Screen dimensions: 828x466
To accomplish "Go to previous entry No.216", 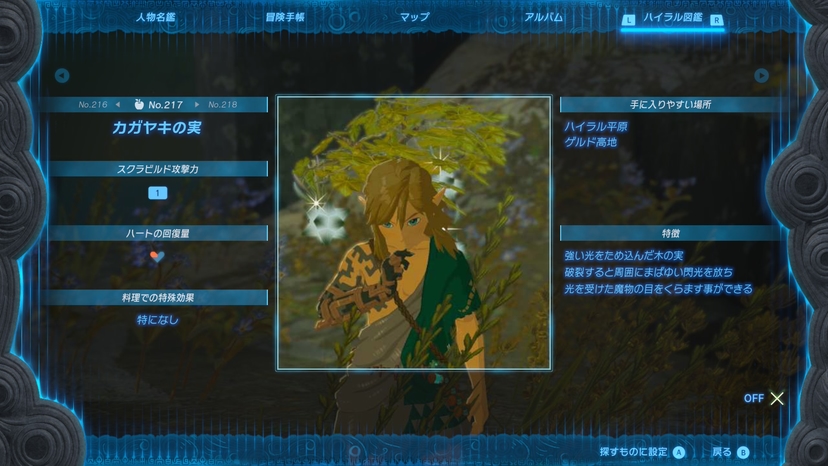I will [x=98, y=104].
